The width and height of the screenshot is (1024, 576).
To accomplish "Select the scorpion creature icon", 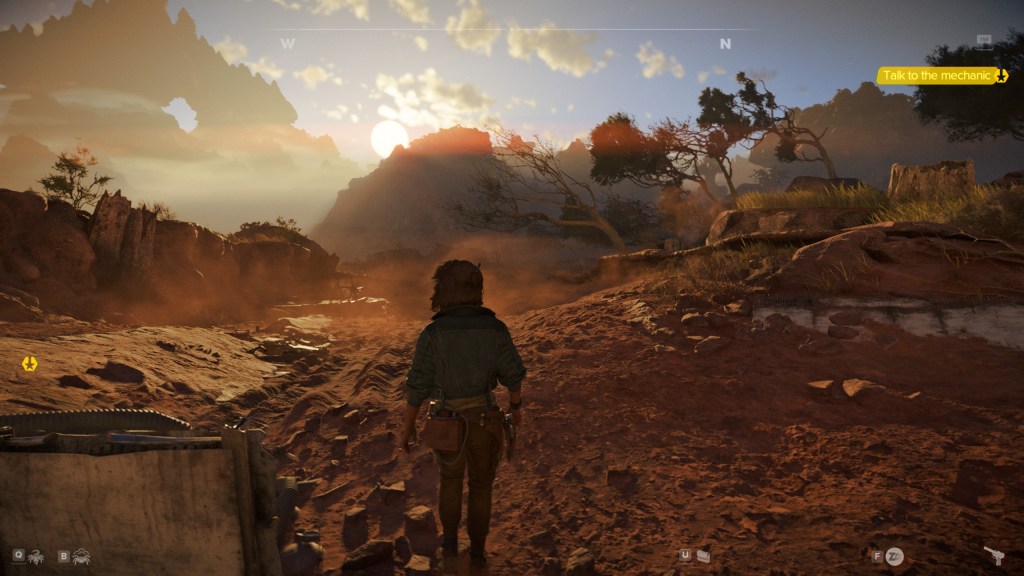I will pos(36,555).
